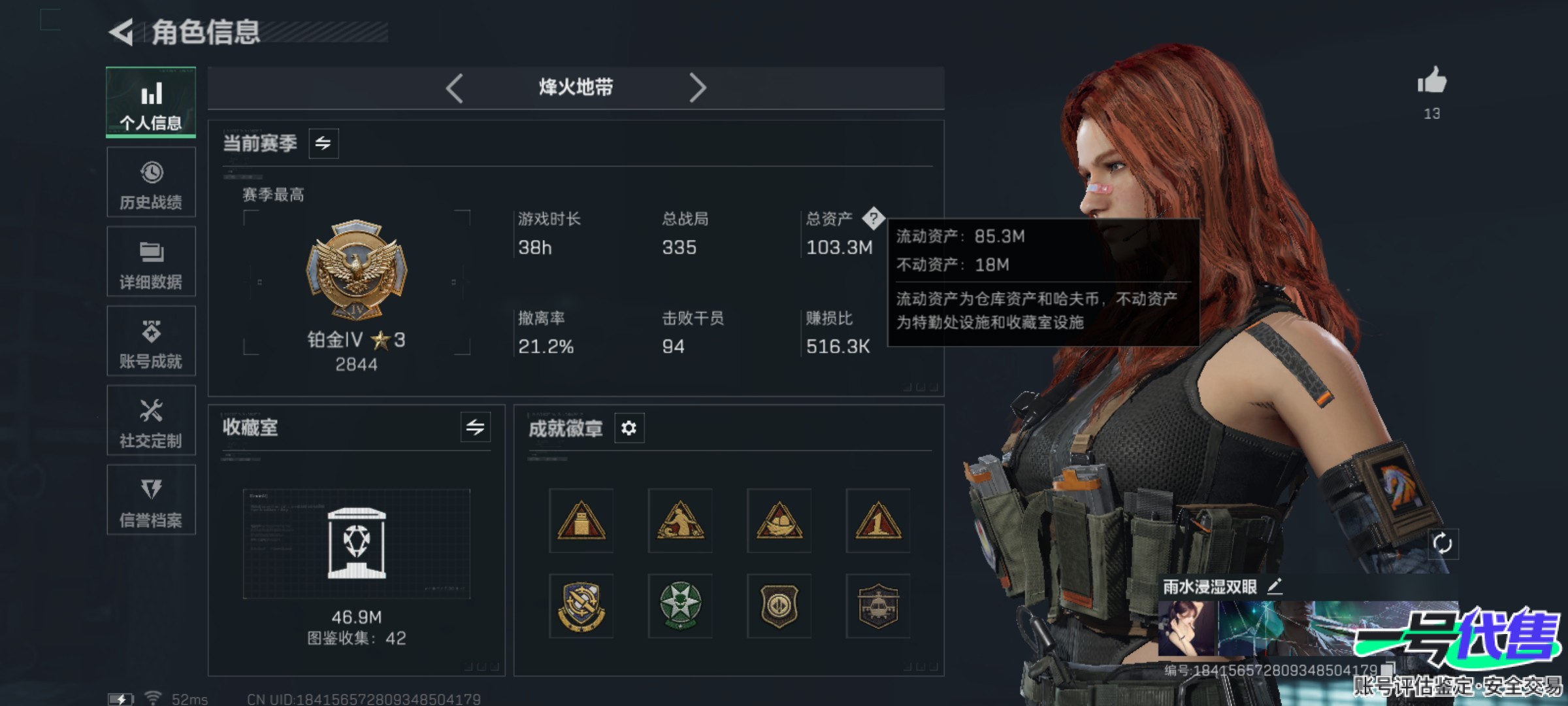Viewport: 1568px width, 706px height.
Task: Click the 总资产 question mark help icon
Action: (873, 218)
